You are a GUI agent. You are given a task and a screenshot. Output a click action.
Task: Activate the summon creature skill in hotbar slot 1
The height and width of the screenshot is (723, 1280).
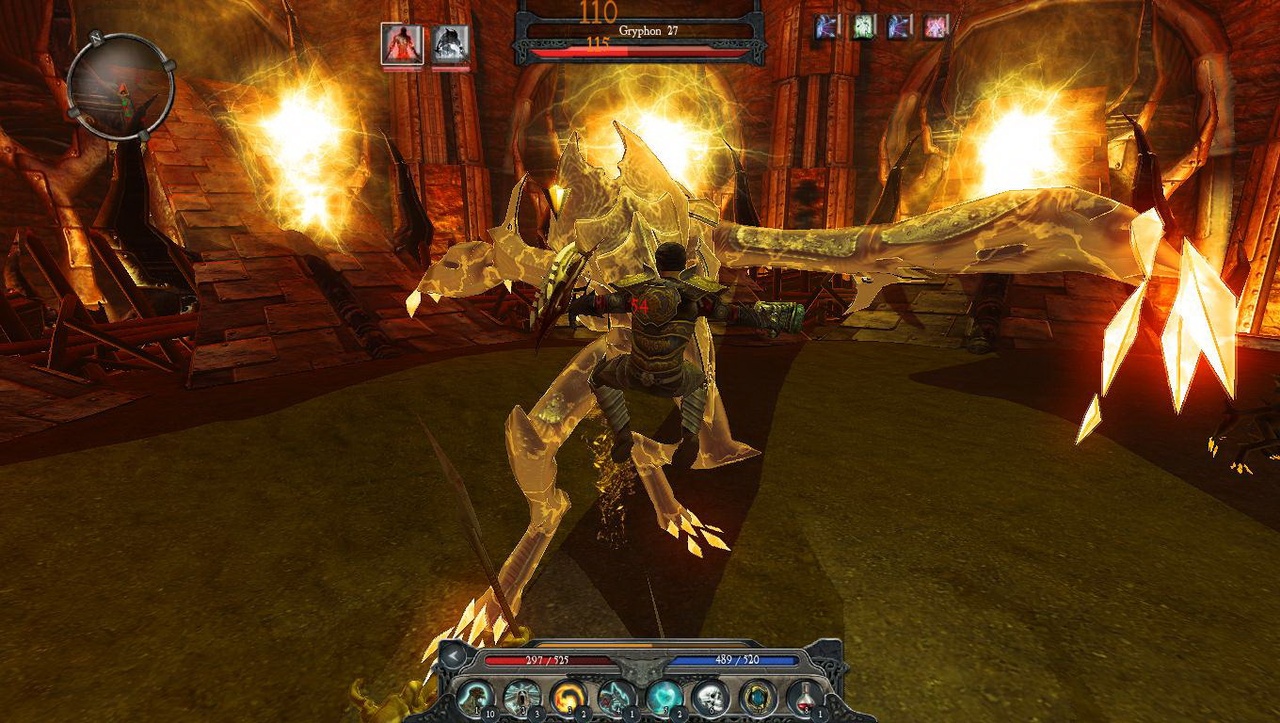[474, 696]
